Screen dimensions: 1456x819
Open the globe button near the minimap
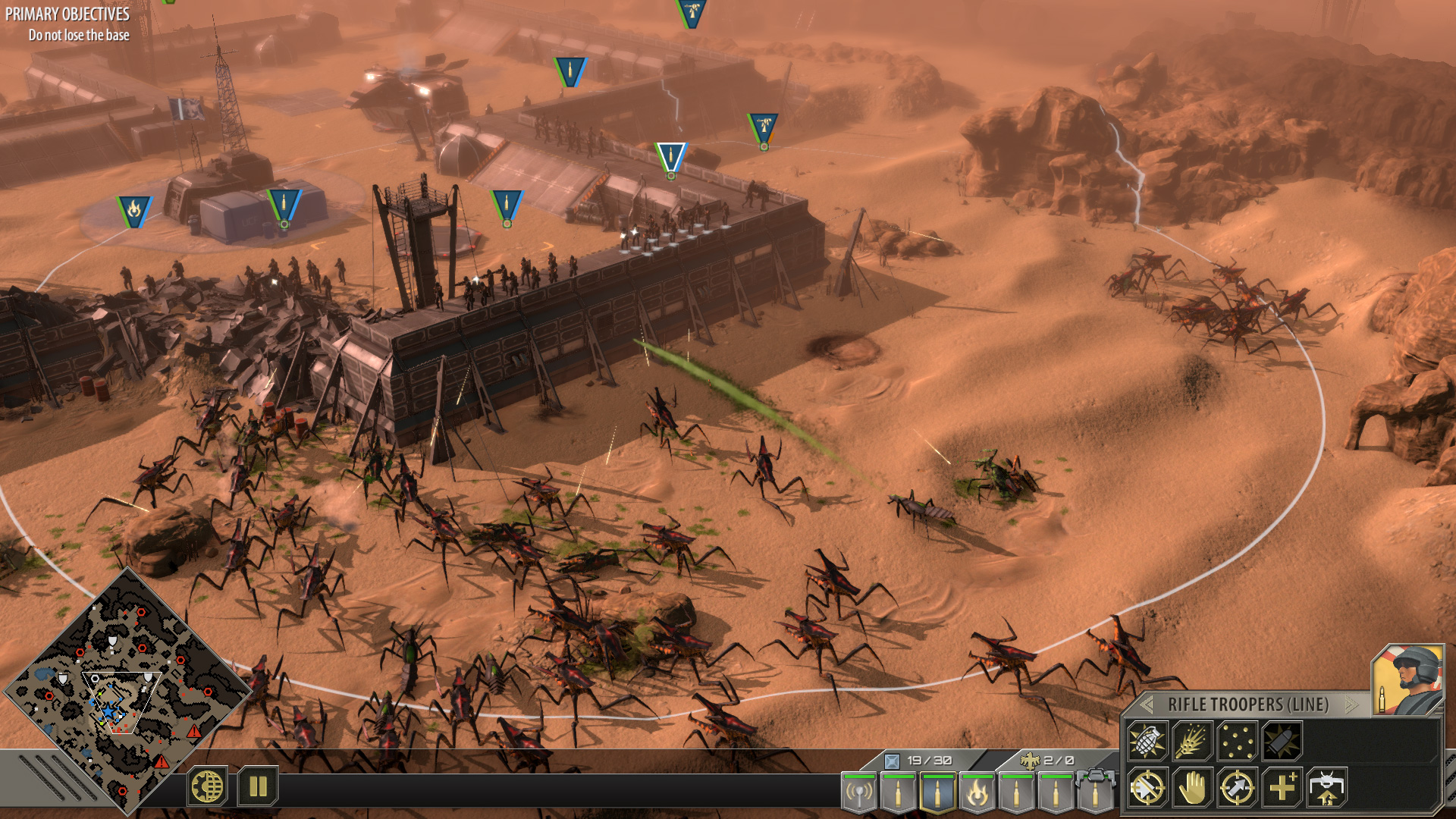[207, 786]
